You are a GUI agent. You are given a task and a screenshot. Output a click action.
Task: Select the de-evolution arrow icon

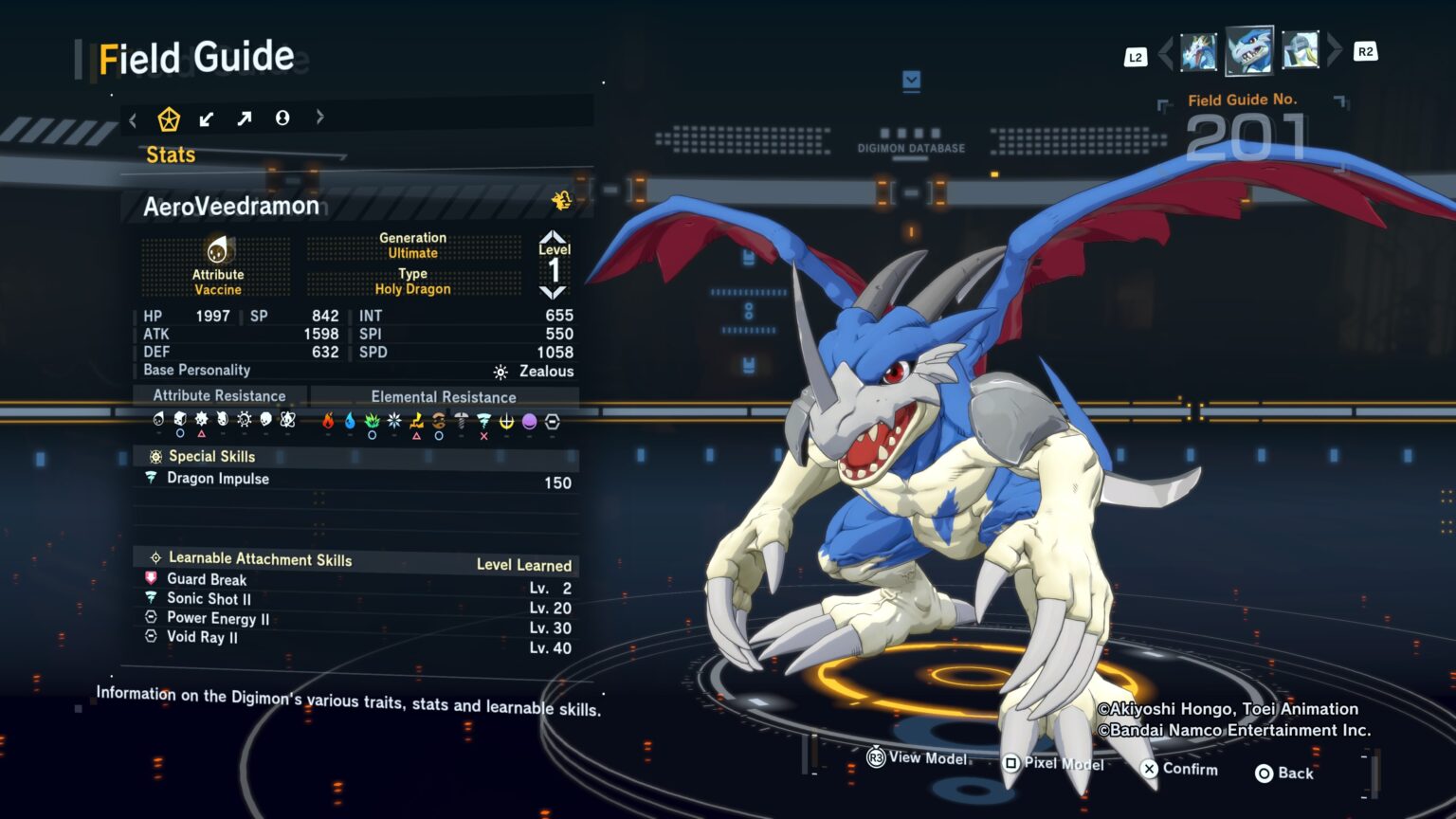[x=207, y=118]
